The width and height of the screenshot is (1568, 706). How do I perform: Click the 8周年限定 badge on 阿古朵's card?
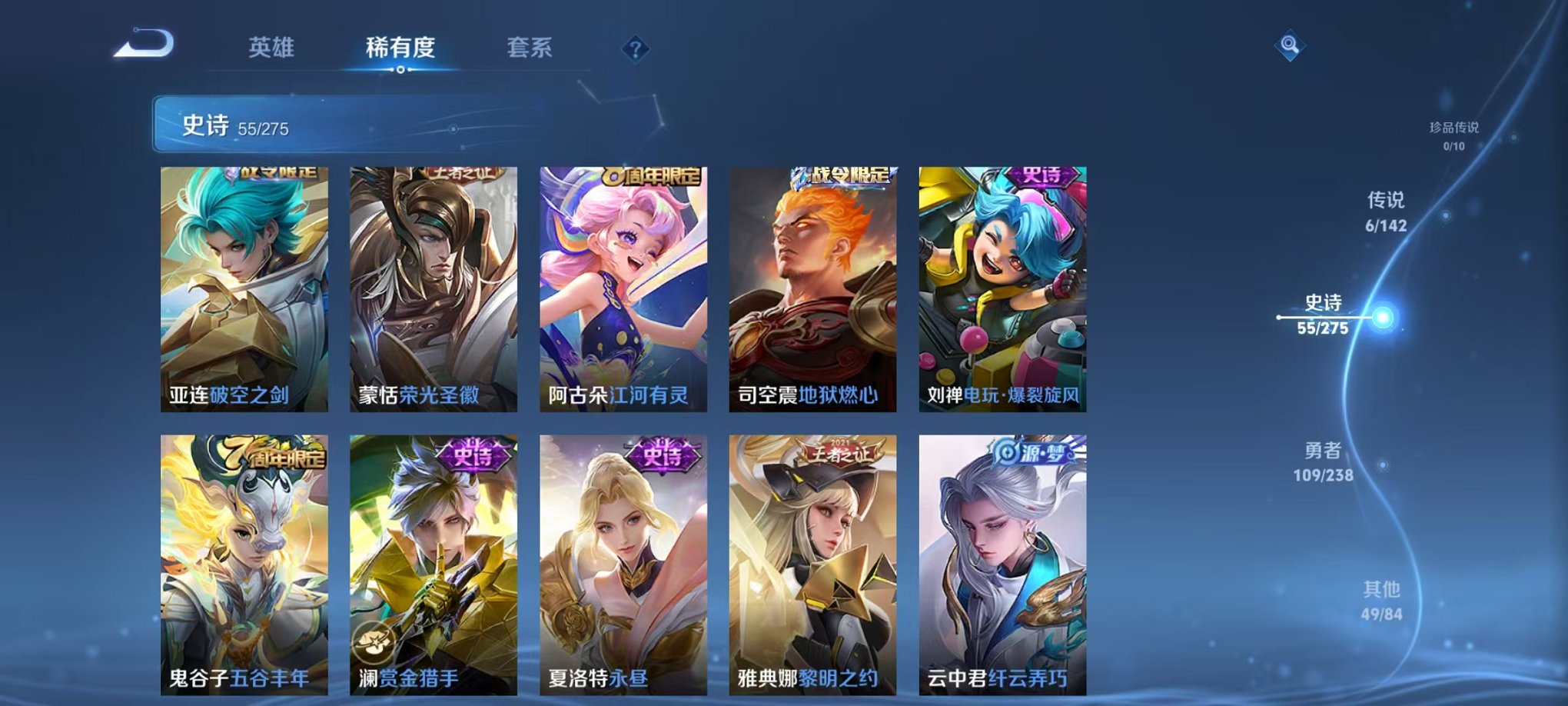click(653, 175)
